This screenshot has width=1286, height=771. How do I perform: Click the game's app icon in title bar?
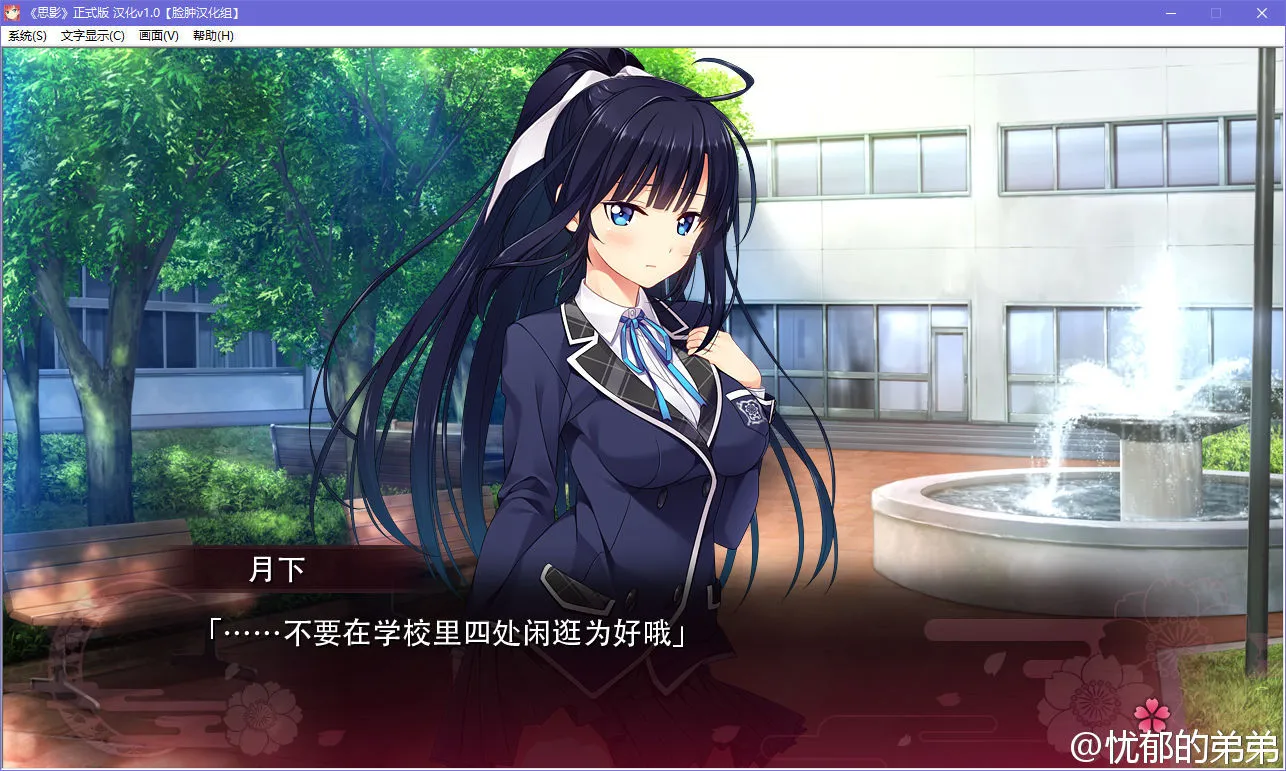click(10, 13)
